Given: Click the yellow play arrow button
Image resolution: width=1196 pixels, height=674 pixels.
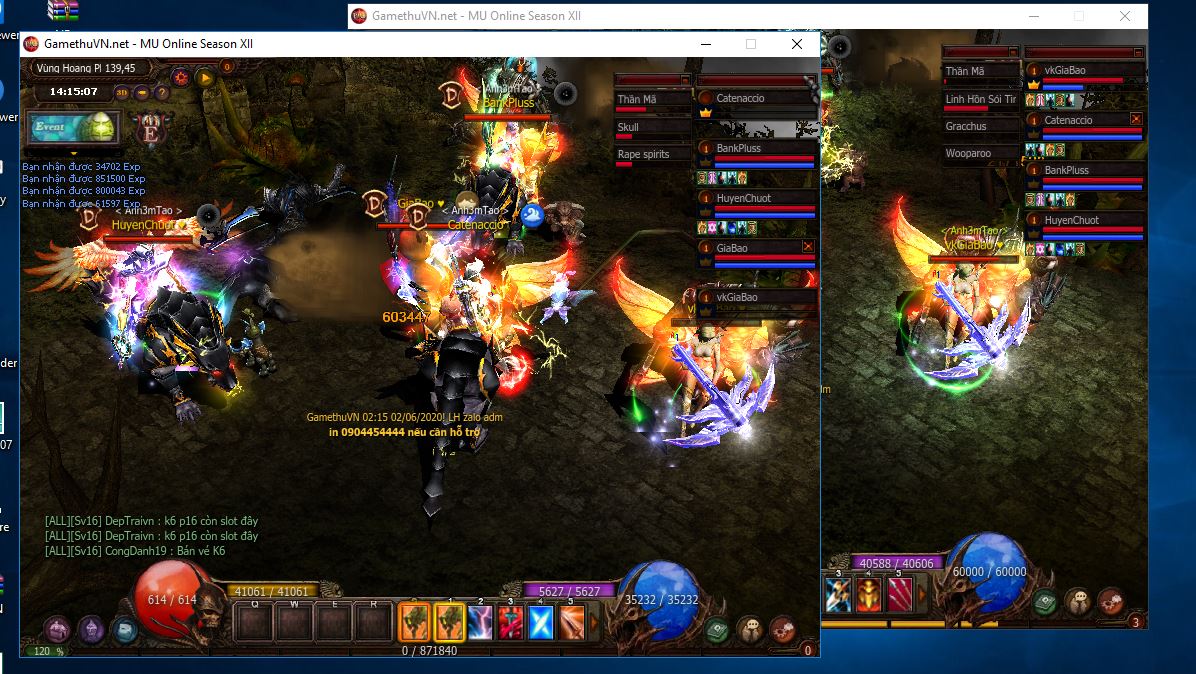Looking at the screenshot, I should (x=204, y=76).
